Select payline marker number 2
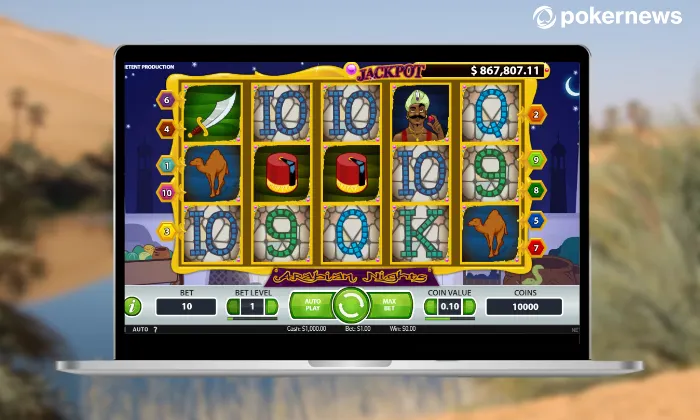Screen dimensions: 700x420 click(536, 115)
